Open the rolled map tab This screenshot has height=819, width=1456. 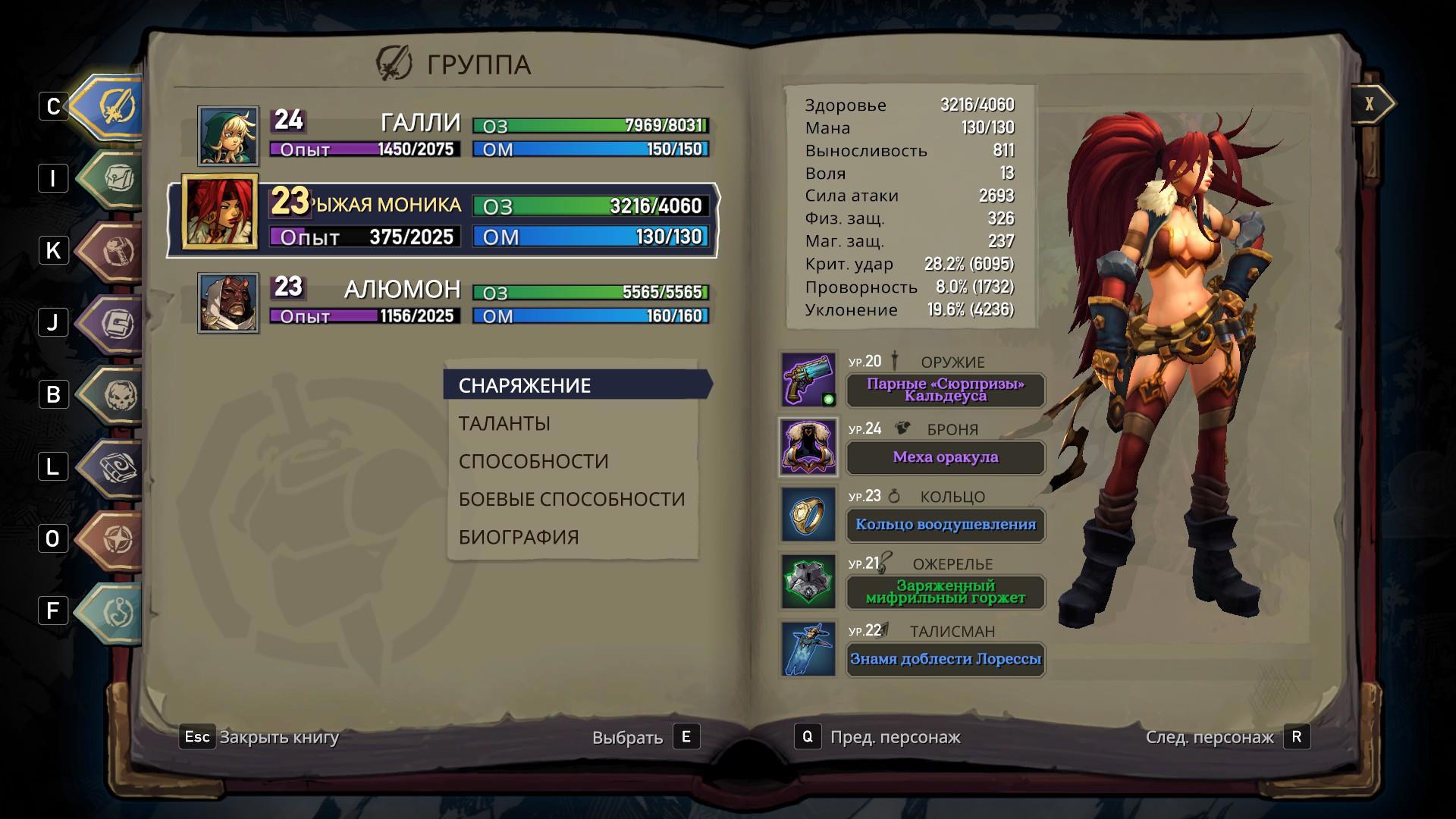pyautogui.click(x=115, y=467)
